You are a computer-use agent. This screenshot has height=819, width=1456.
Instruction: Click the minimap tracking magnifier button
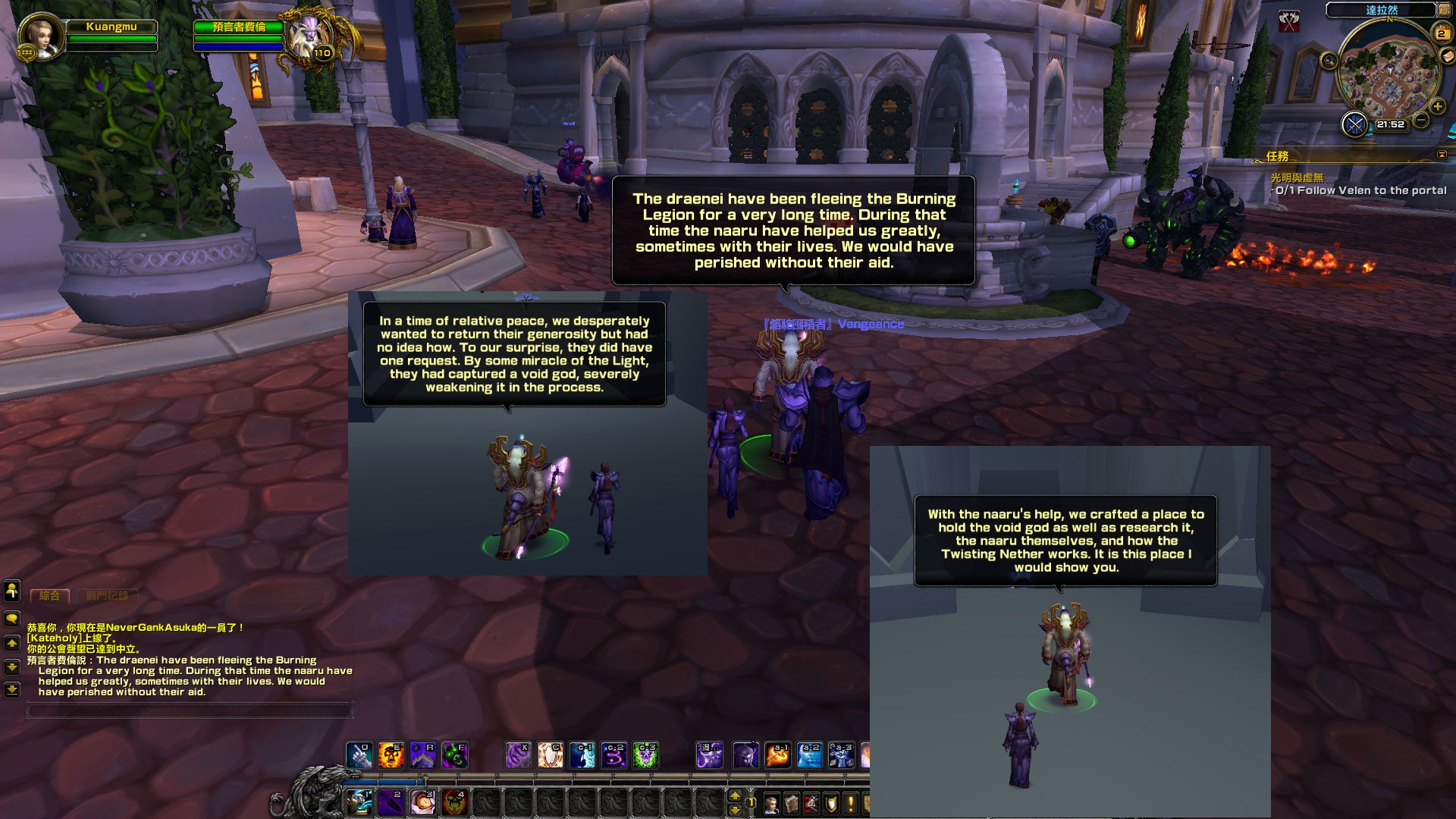click(1329, 61)
